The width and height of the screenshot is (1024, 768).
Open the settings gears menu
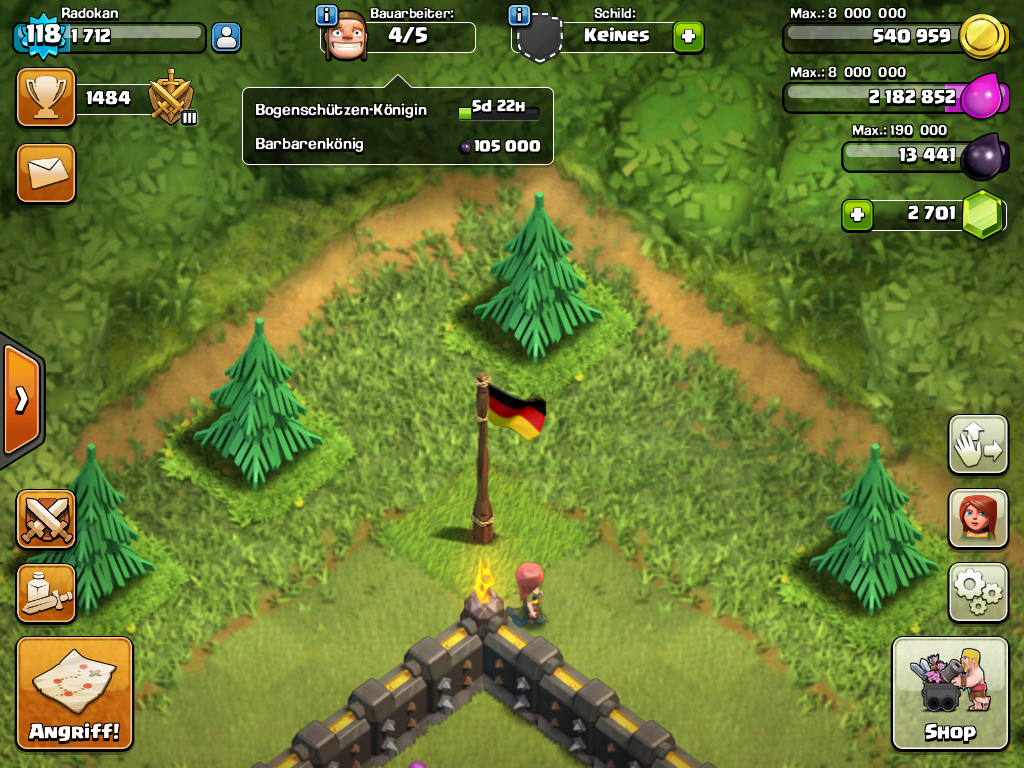[977, 592]
